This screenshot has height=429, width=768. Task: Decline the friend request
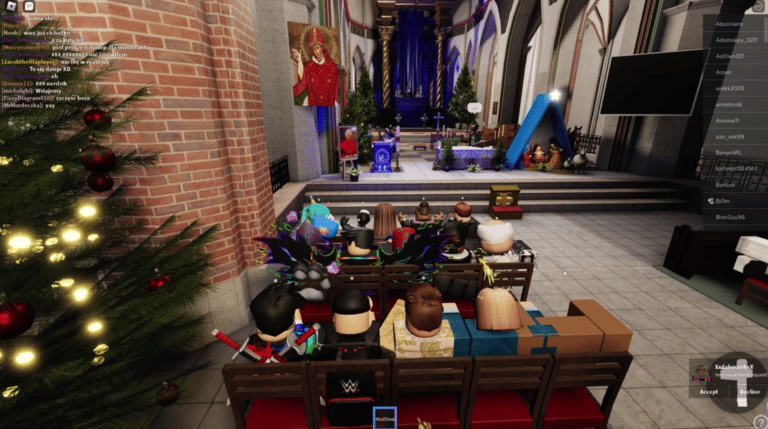point(749,392)
